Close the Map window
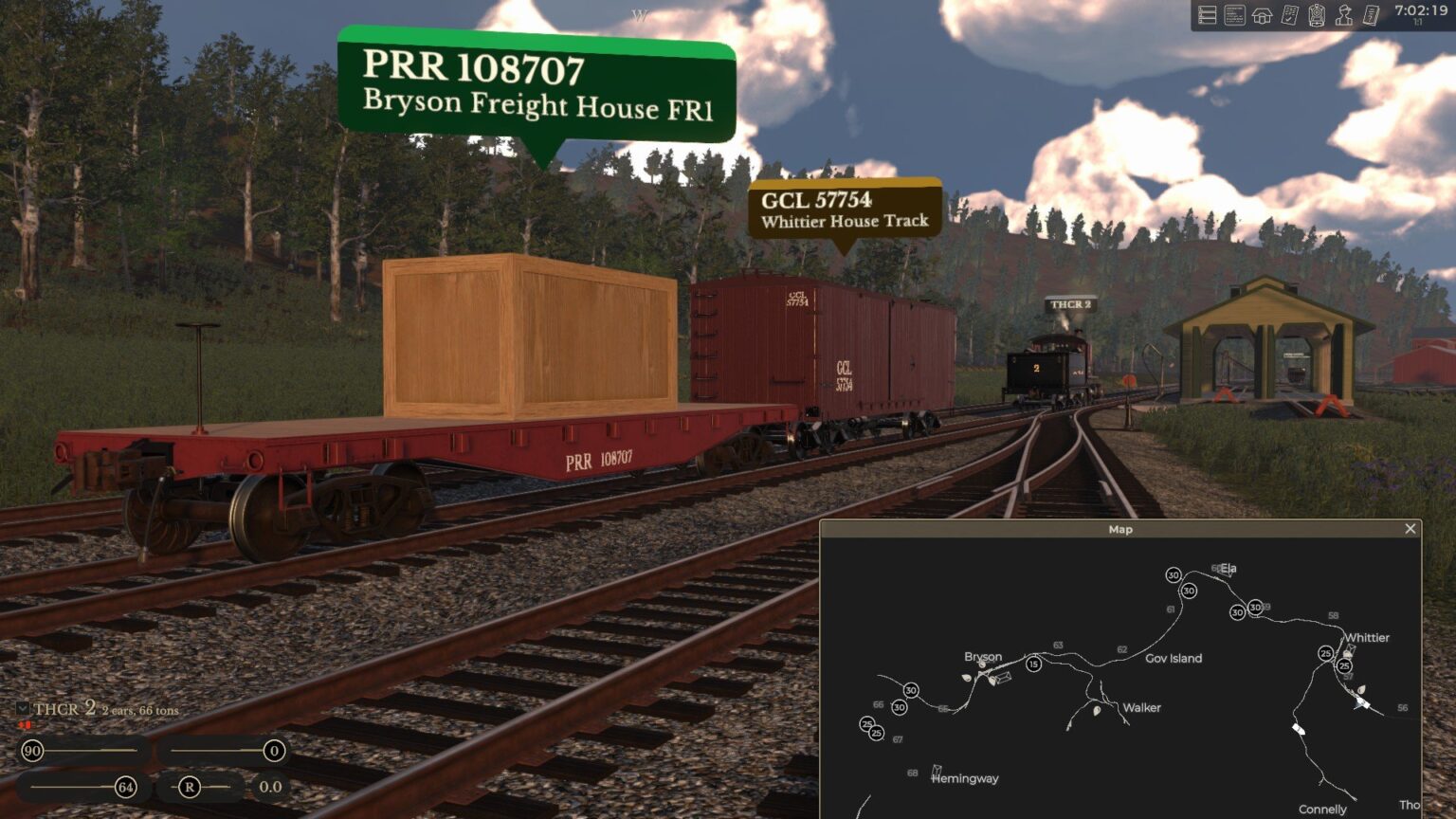Image resolution: width=1456 pixels, height=819 pixels. (1411, 528)
